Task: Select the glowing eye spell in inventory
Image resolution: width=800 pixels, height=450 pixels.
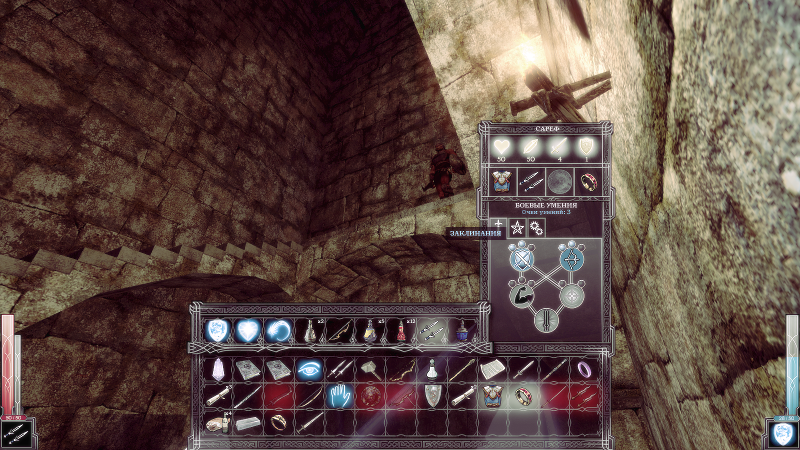Action: pos(310,370)
